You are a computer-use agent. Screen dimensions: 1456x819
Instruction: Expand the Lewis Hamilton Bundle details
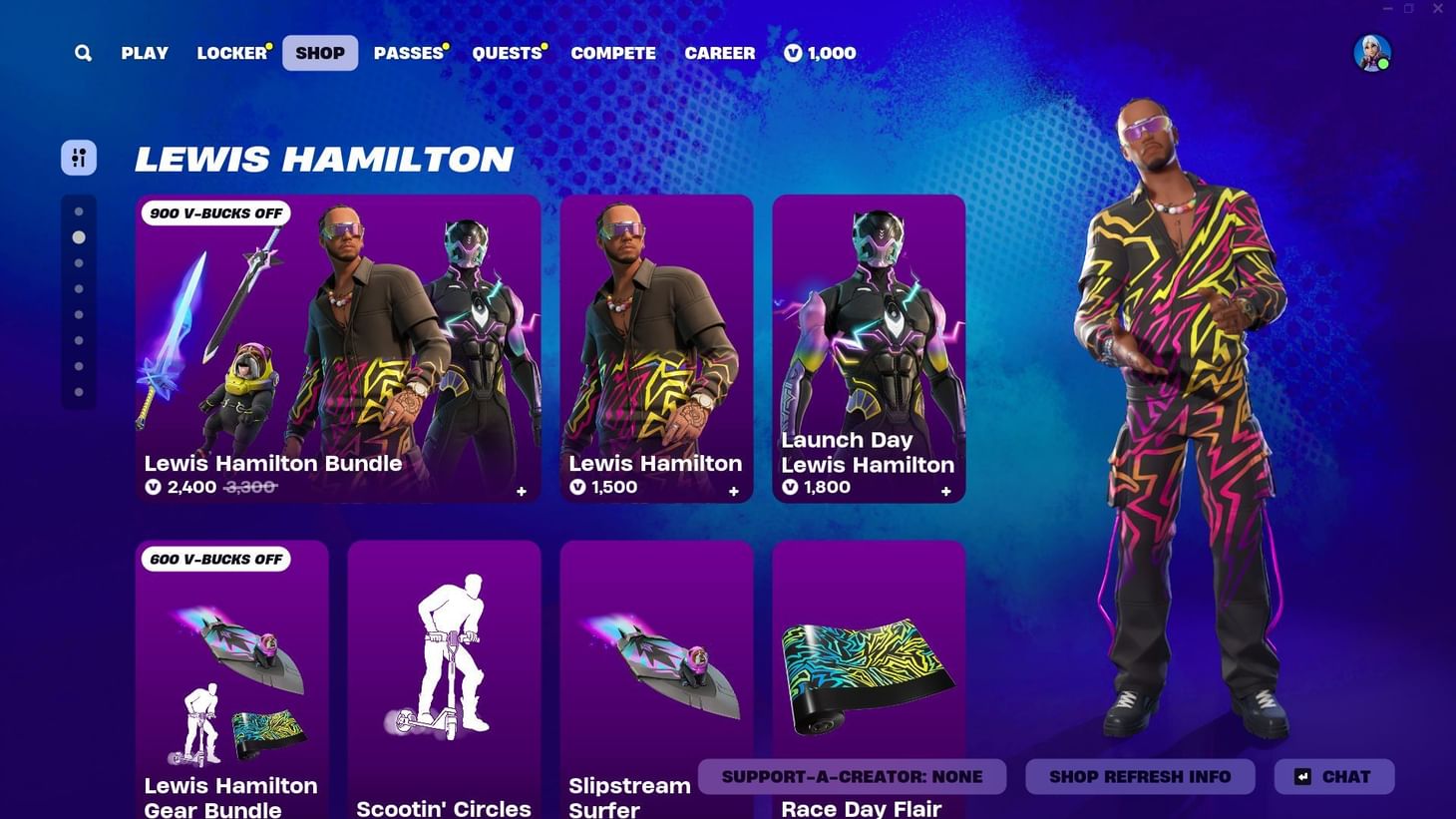click(x=521, y=492)
